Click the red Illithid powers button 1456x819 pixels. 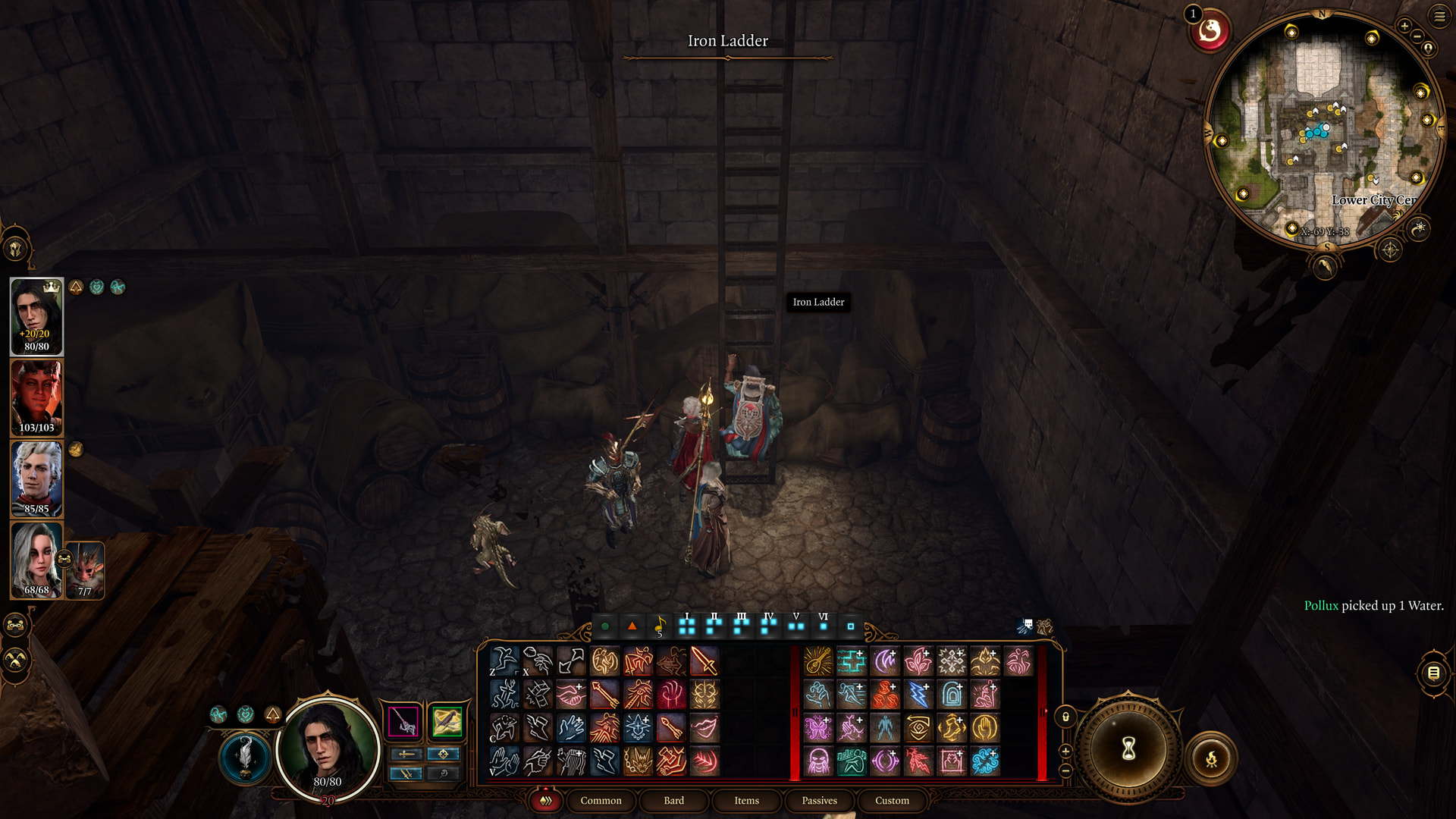[x=1210, y=32]
